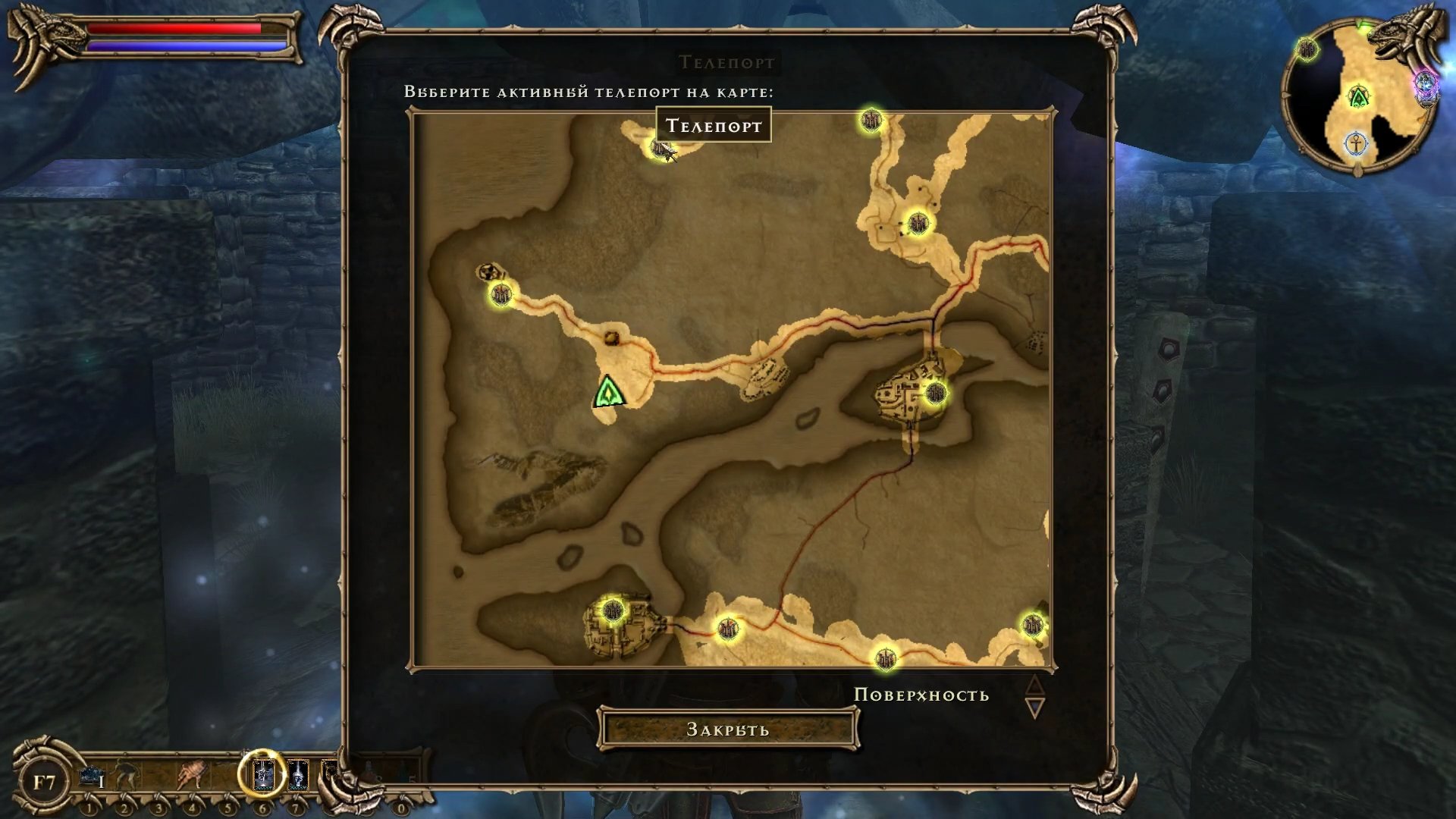Pick the teleport in the town with two bridges
The width and height of the screenshot is (1456, 819).
pos(935,393)
